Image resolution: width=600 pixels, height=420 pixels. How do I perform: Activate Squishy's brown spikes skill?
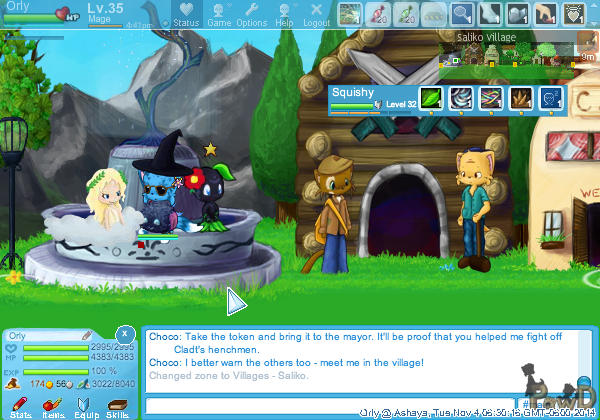click(x=520, y=98)
